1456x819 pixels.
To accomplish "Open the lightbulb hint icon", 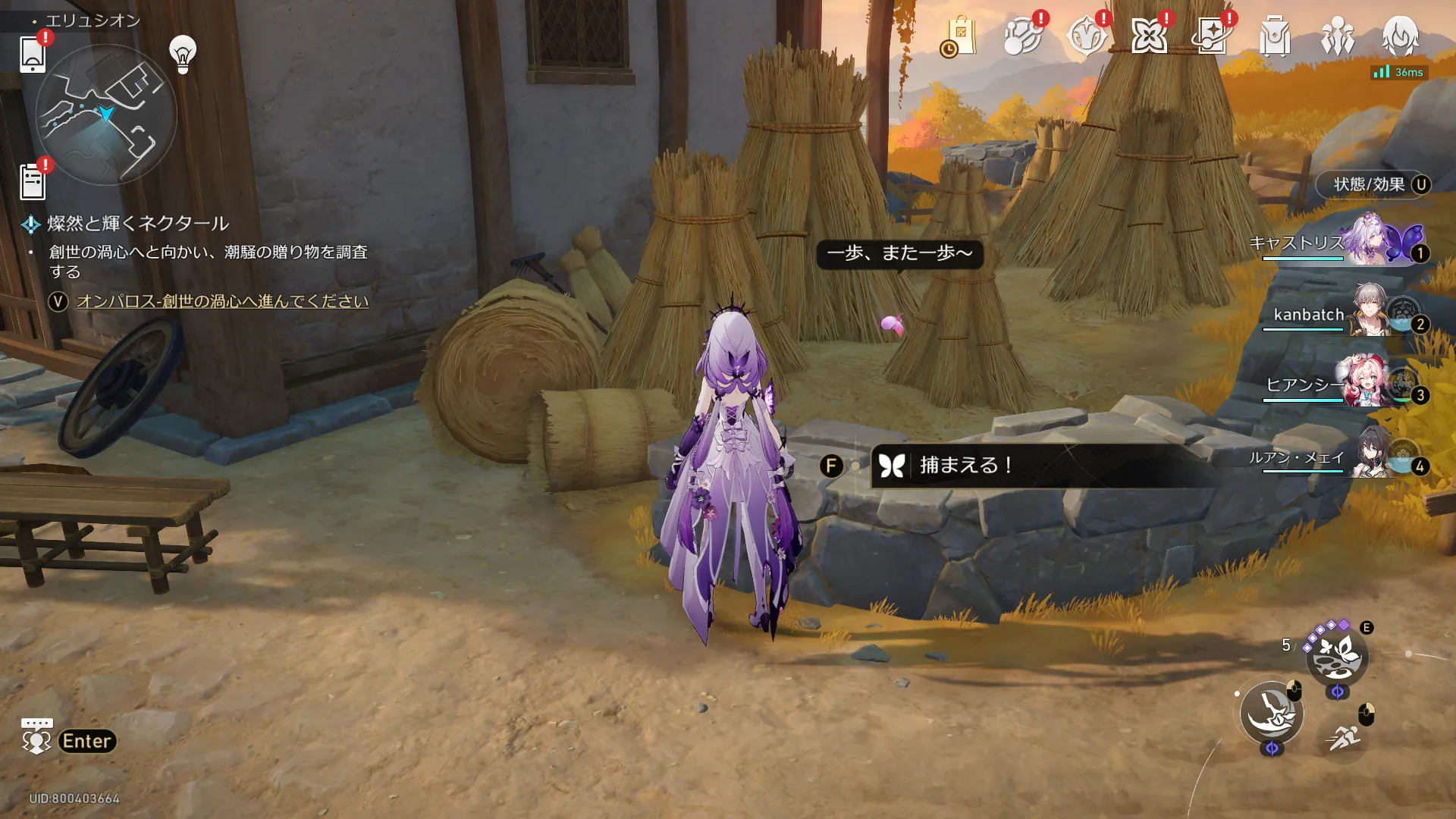I will tap(183, 54).
